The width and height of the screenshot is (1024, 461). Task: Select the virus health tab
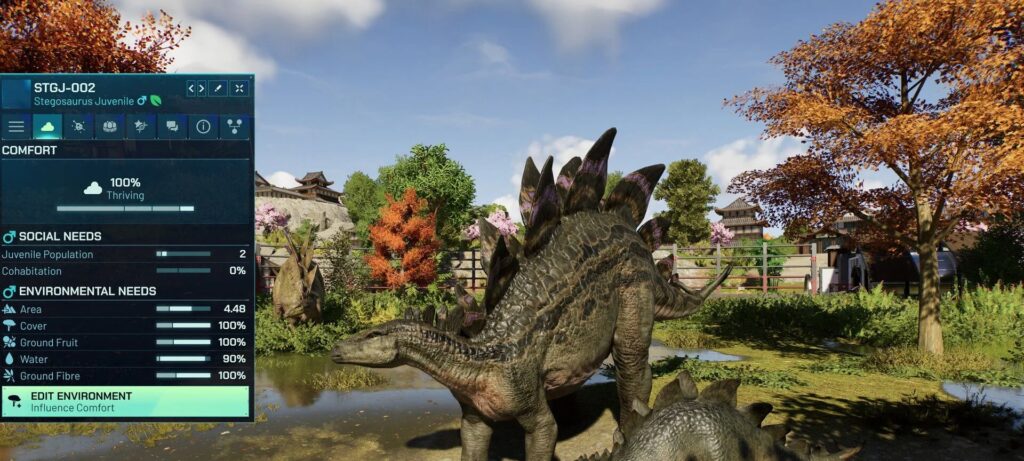click(x=78, y=127)
